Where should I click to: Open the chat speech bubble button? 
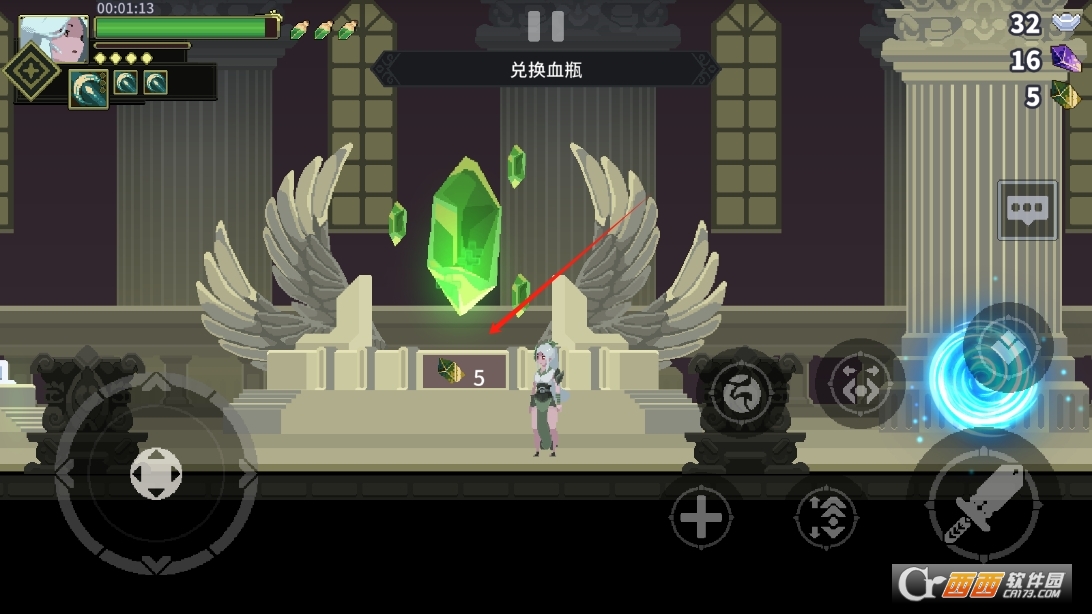coord(1027,209)
